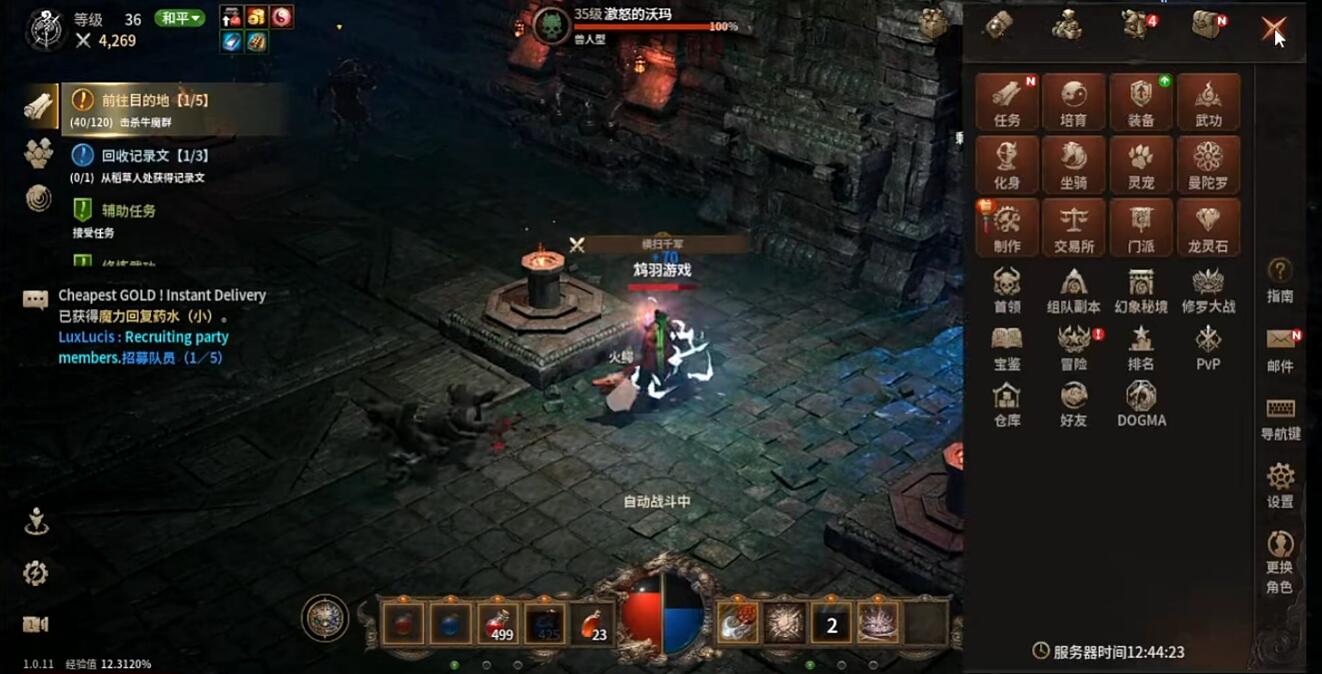Open the 排名 ranking menu
Viewport: 1322px width, 674px height.
click(x=1141, y=347)
